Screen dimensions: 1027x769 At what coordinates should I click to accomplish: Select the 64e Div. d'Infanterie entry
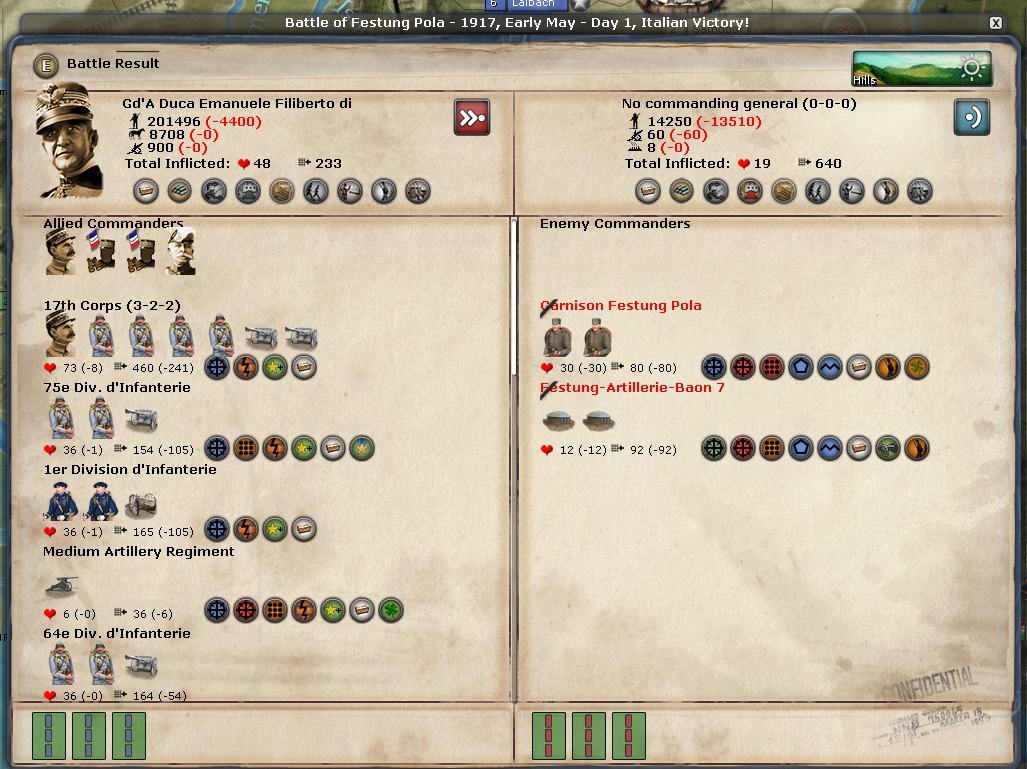[x=117, y=634]
